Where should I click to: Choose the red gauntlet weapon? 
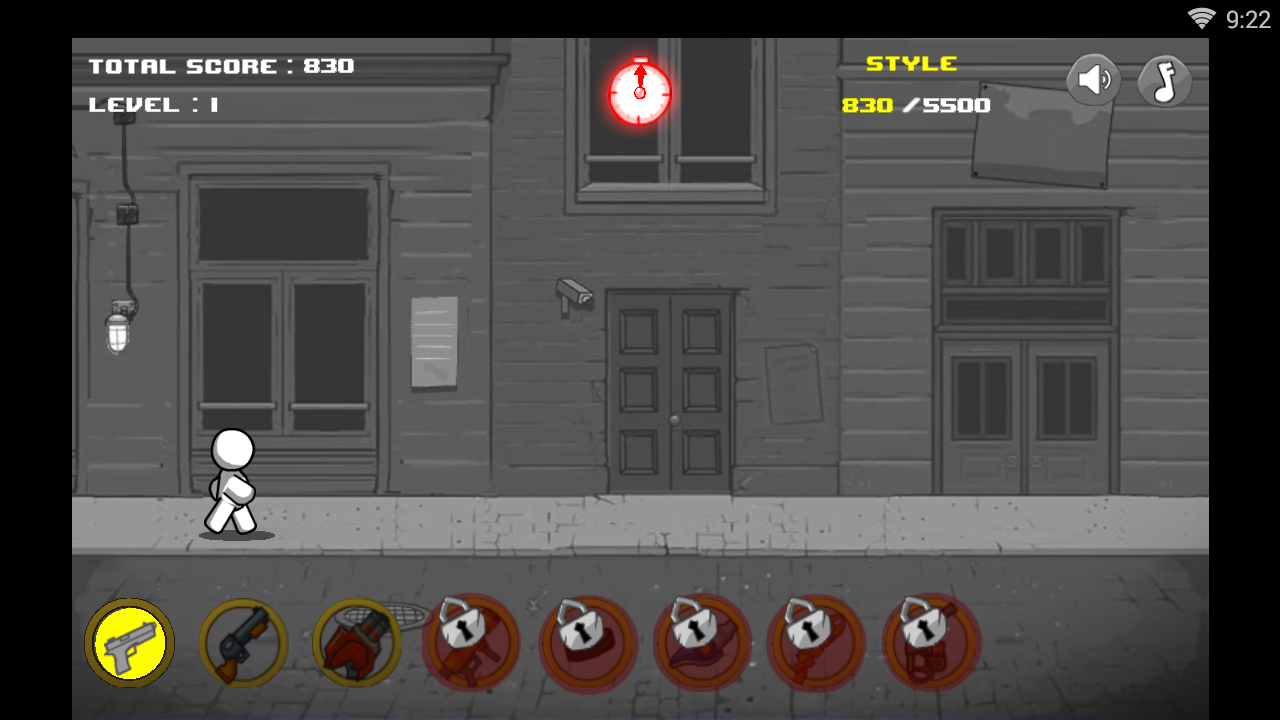pyautogui.click(x=357, y=642)
